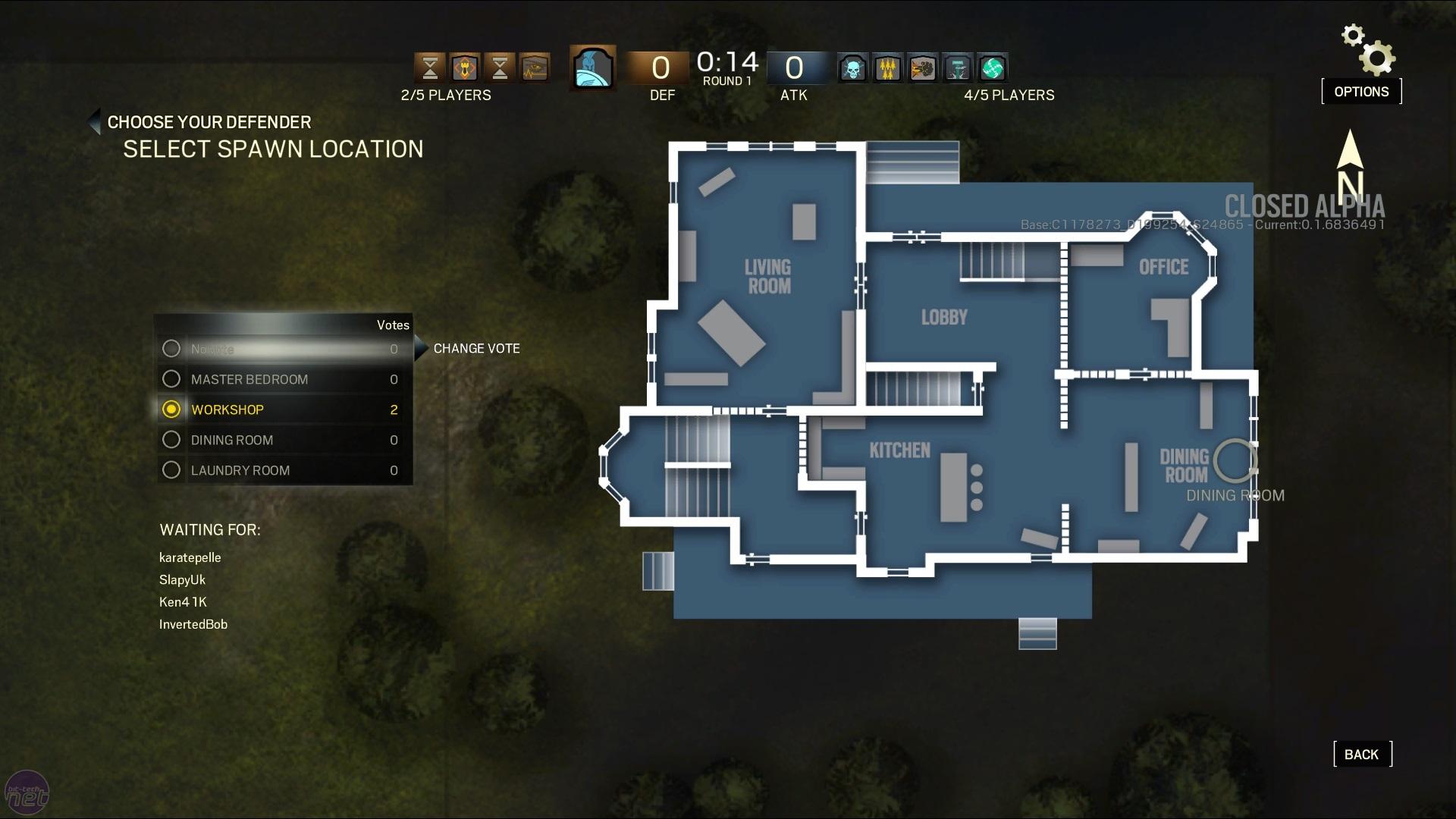Screen dimensions: 1456x819
Task: Click the highlighted defender operator portrait
Action: coord(592,68)
